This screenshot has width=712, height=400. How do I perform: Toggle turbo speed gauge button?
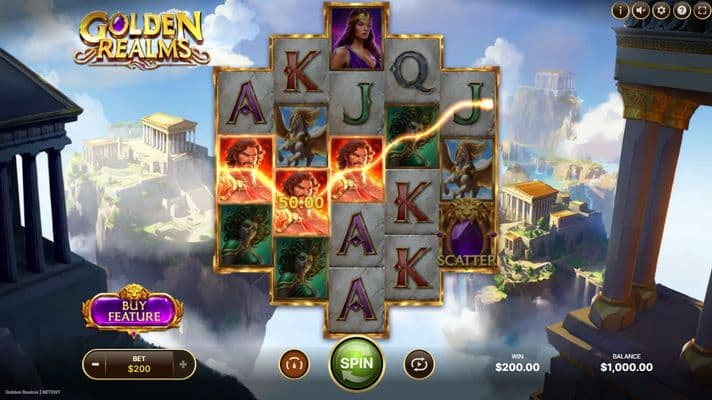(294, 364)
